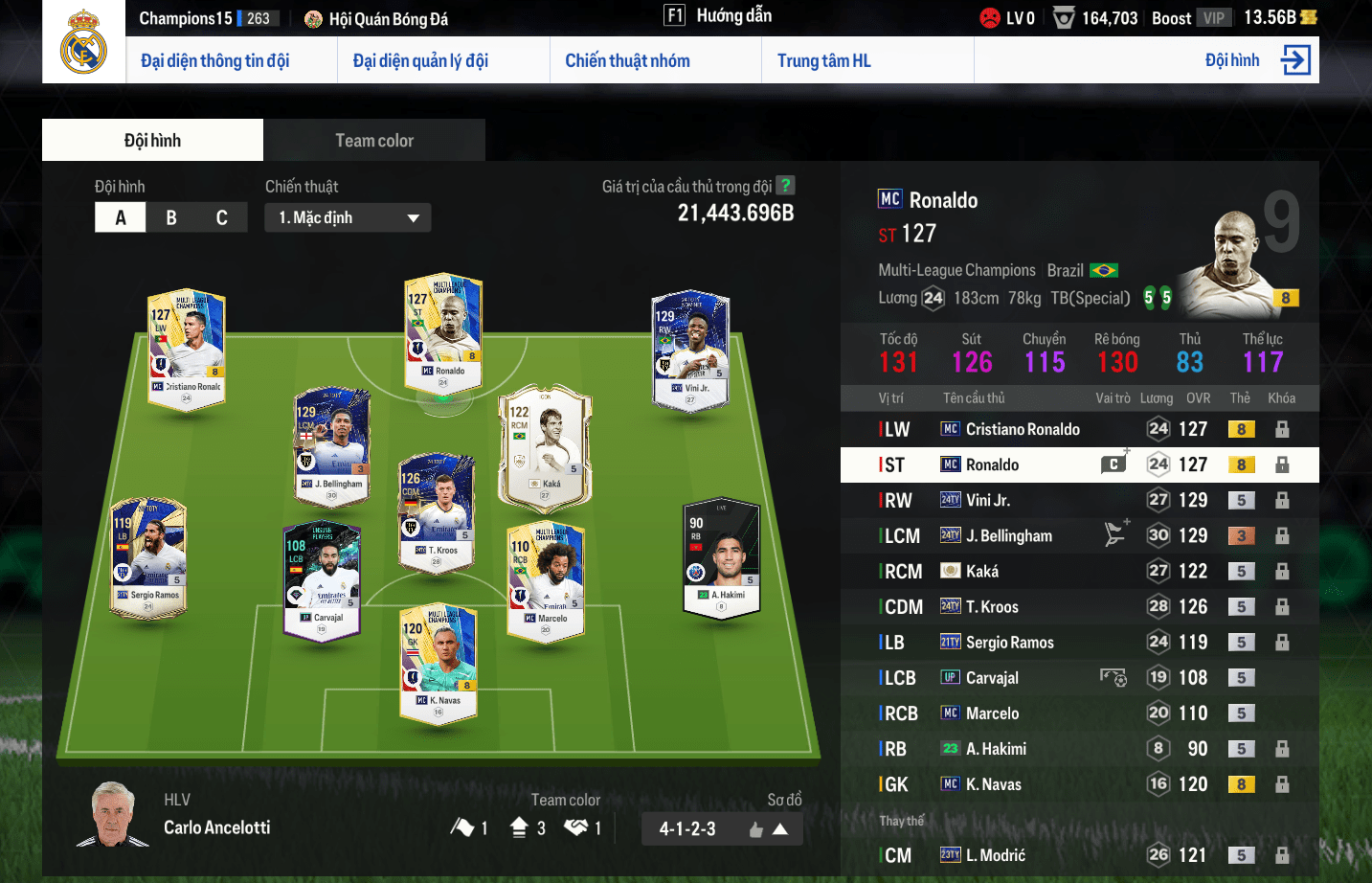Screen dimensions: 1372x883
Task: Click the flag team color icon
Action: (462, 827)
